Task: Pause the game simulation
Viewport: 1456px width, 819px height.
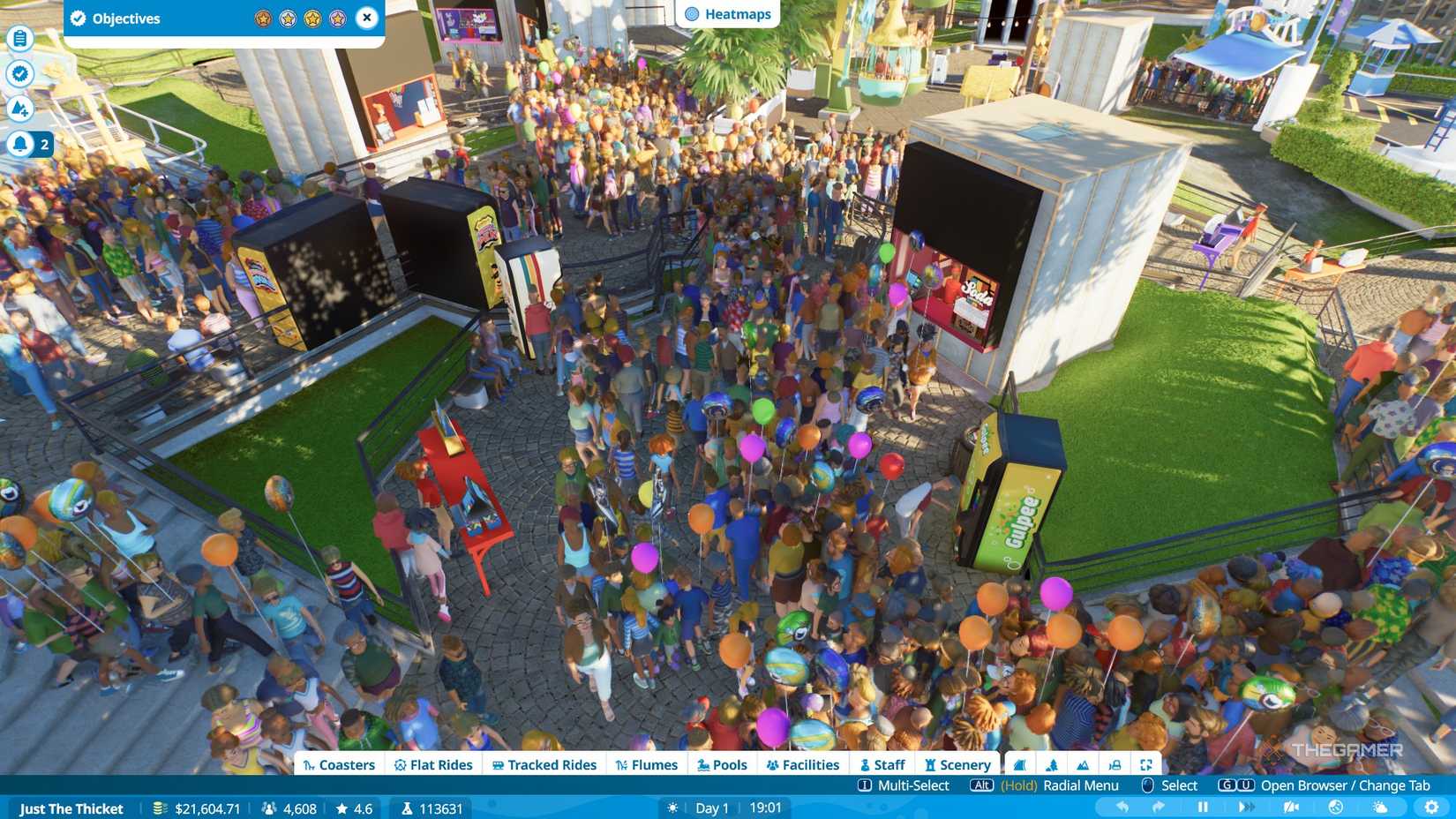Action: [x=1204, y=806]
